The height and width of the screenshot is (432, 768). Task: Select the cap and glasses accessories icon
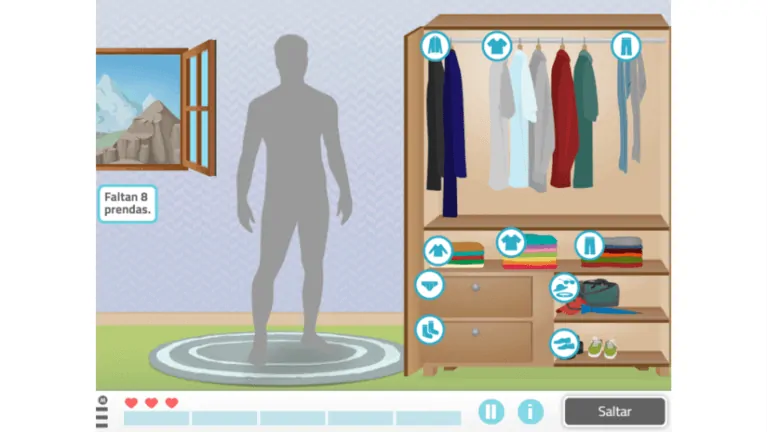[564, 288]
